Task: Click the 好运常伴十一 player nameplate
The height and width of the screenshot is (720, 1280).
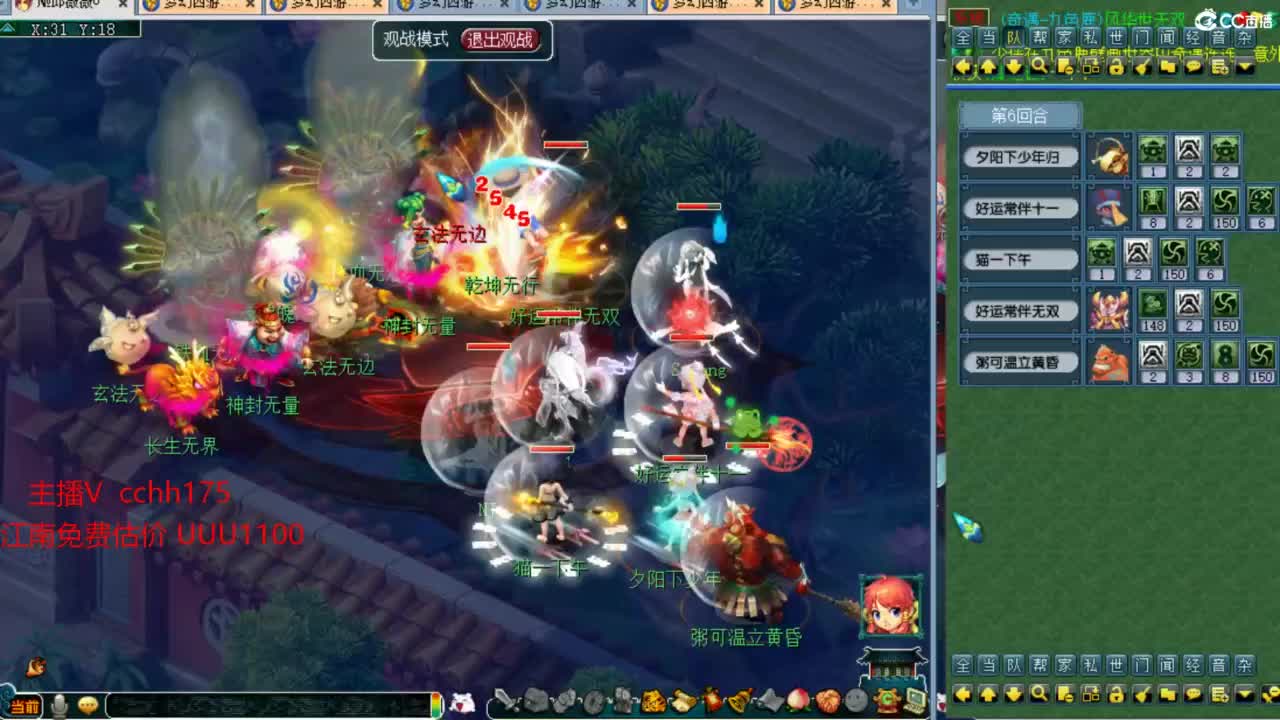Action: click(1019, 207)
